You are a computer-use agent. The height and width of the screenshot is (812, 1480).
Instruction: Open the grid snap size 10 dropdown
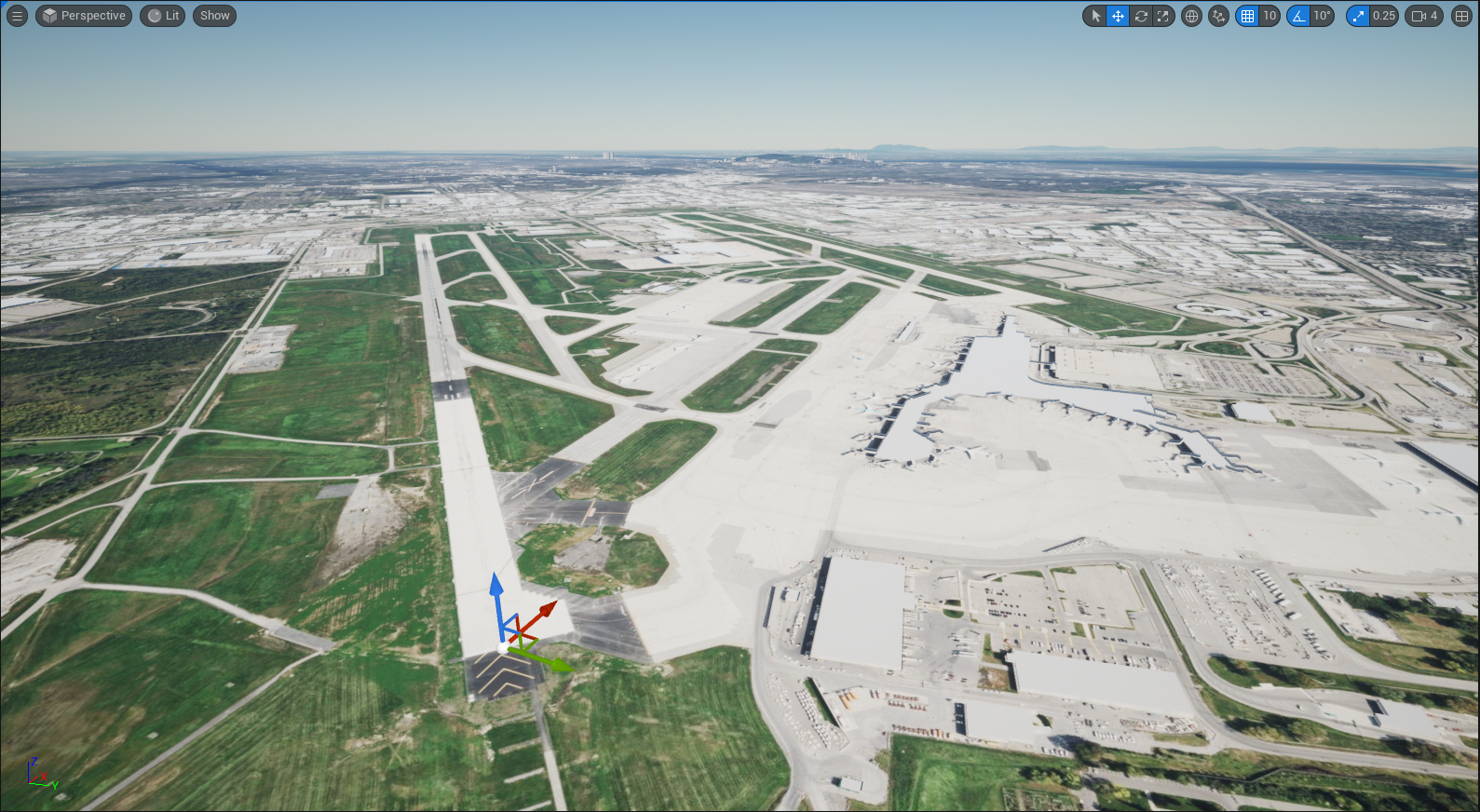(1270, 16)
